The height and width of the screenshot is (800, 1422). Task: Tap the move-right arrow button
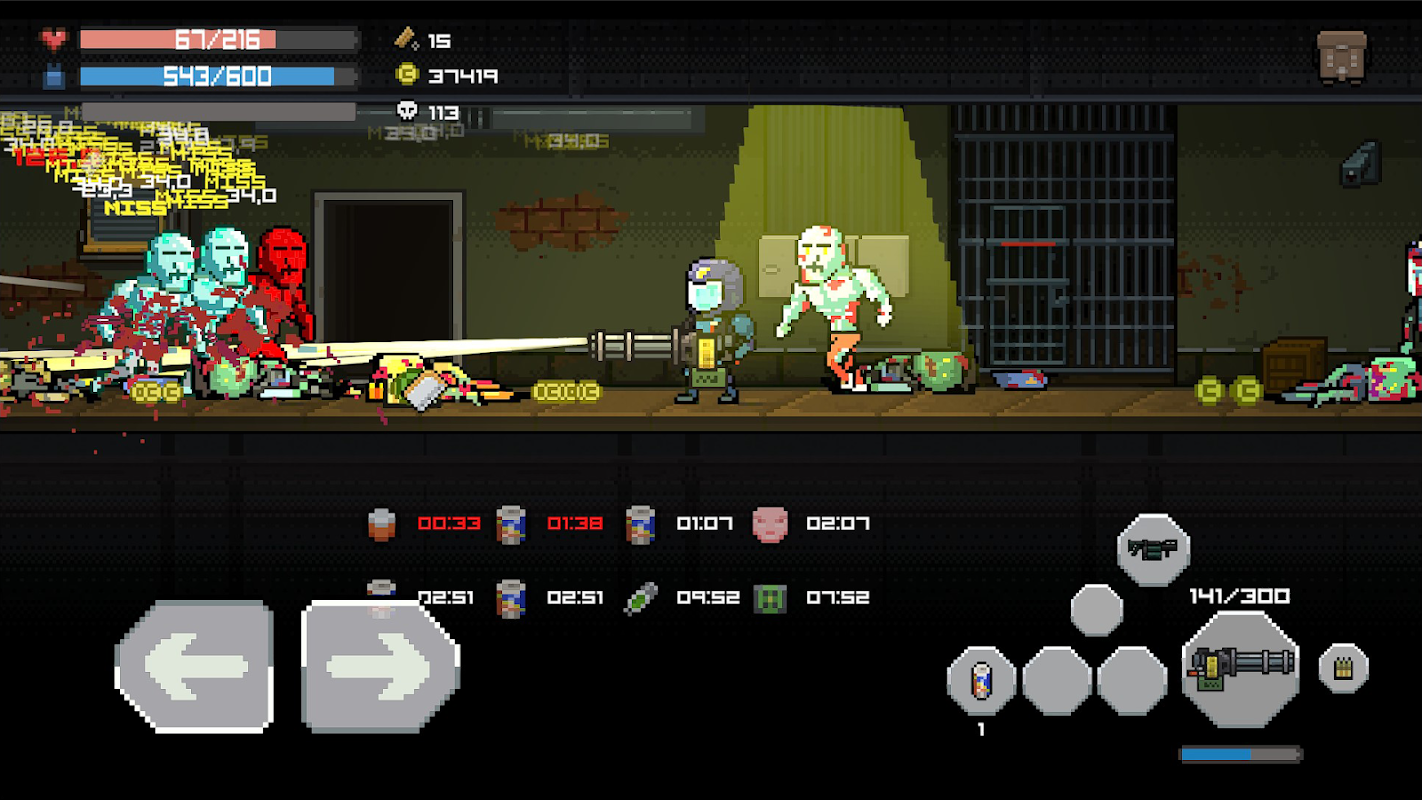pos(380,666)
